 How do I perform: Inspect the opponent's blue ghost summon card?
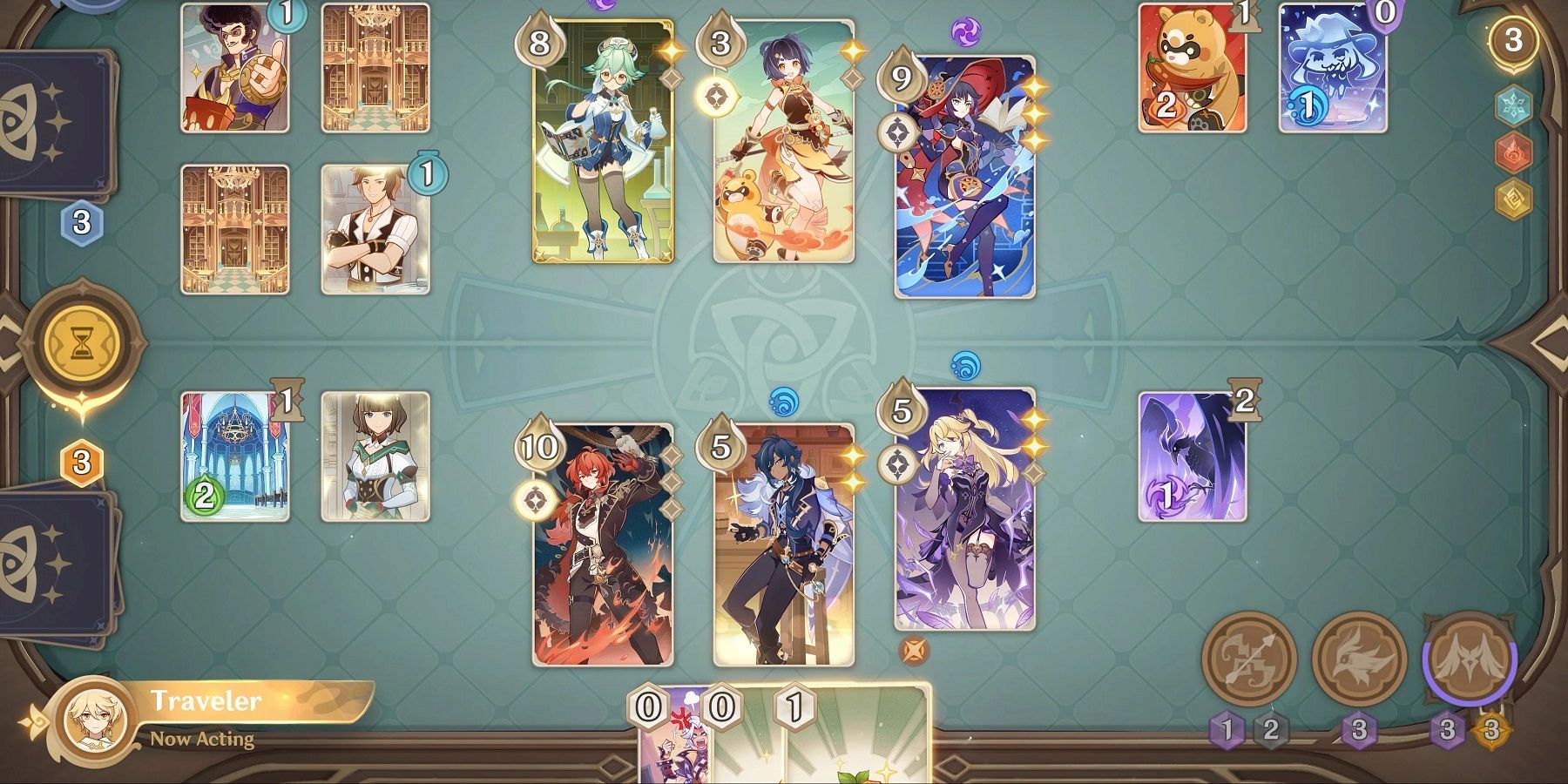(x=1332, y=70)
